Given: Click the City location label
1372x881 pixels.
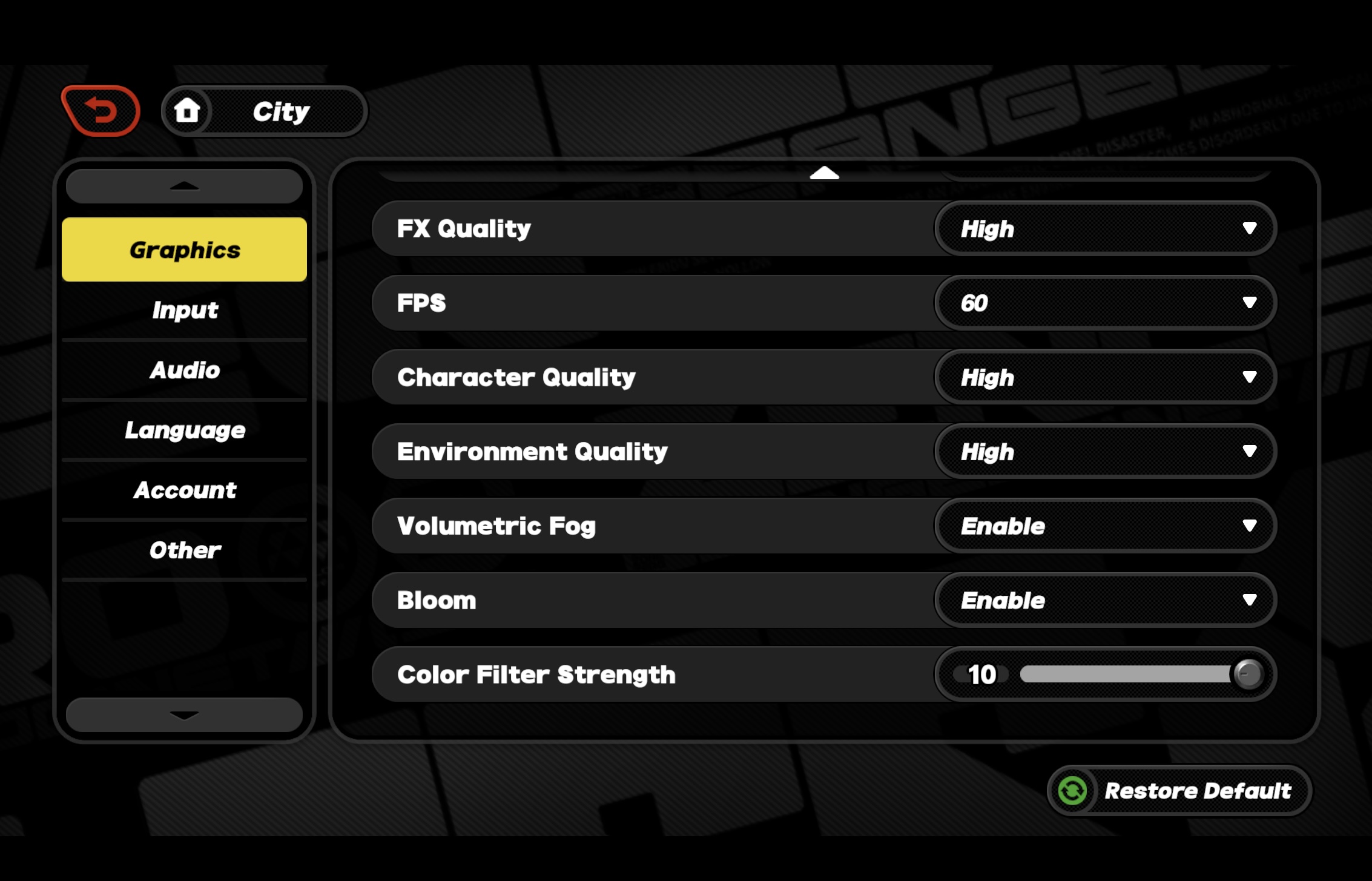Looking at the screenshot, I should (280, 111).
